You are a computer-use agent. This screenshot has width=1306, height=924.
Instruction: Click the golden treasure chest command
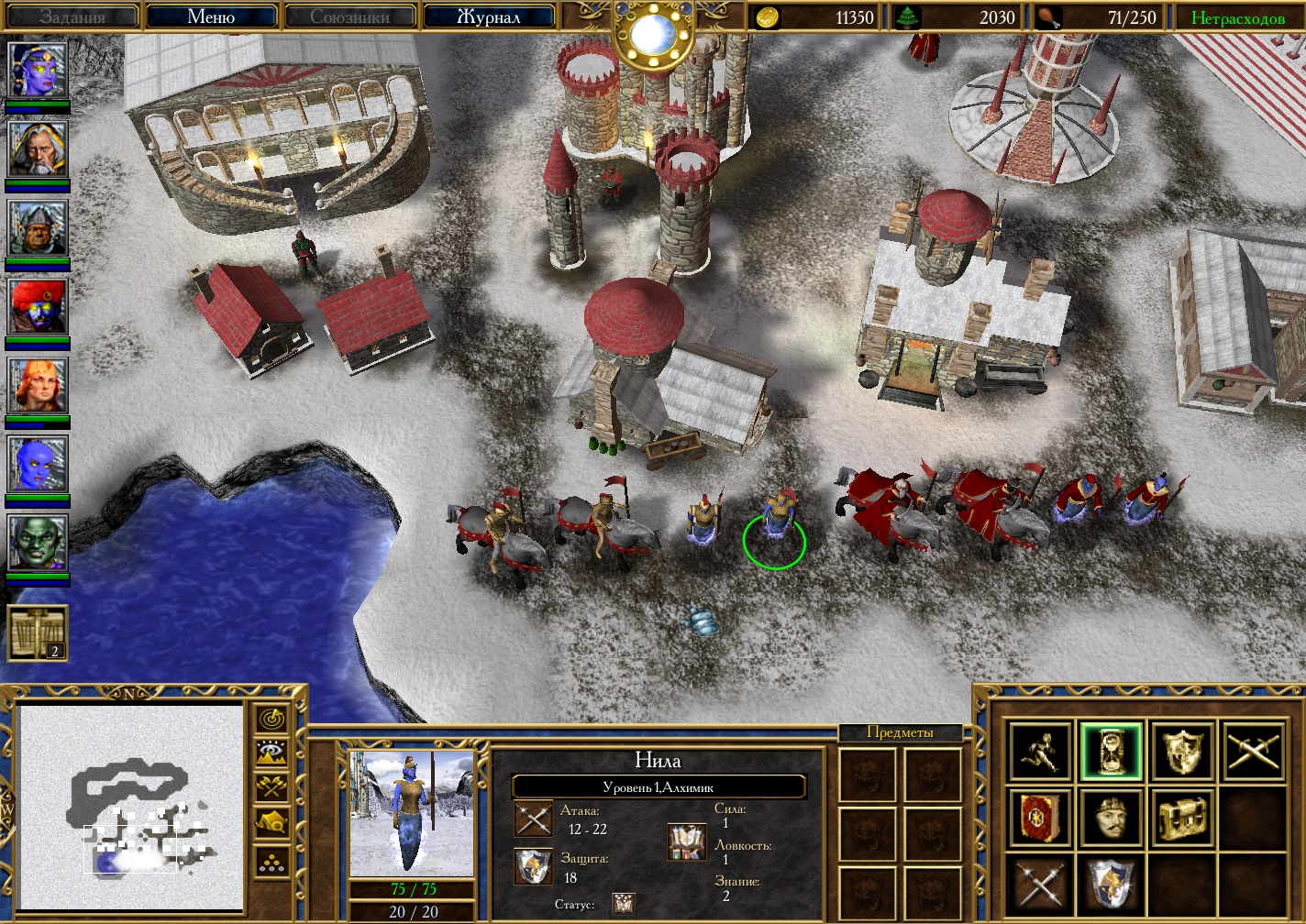click(x=1181, y=817)
